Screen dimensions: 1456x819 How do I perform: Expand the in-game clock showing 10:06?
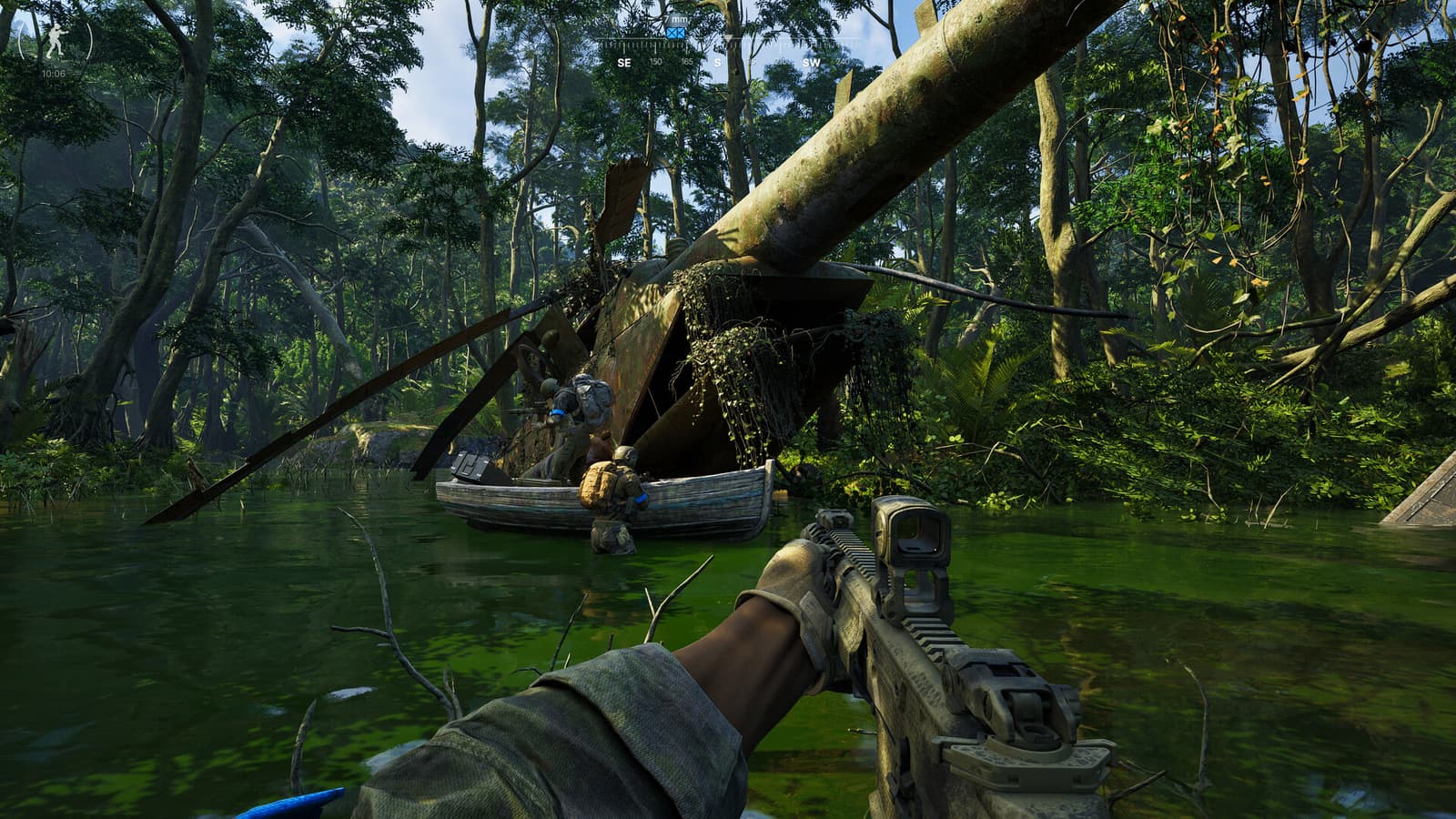point(52,76)
